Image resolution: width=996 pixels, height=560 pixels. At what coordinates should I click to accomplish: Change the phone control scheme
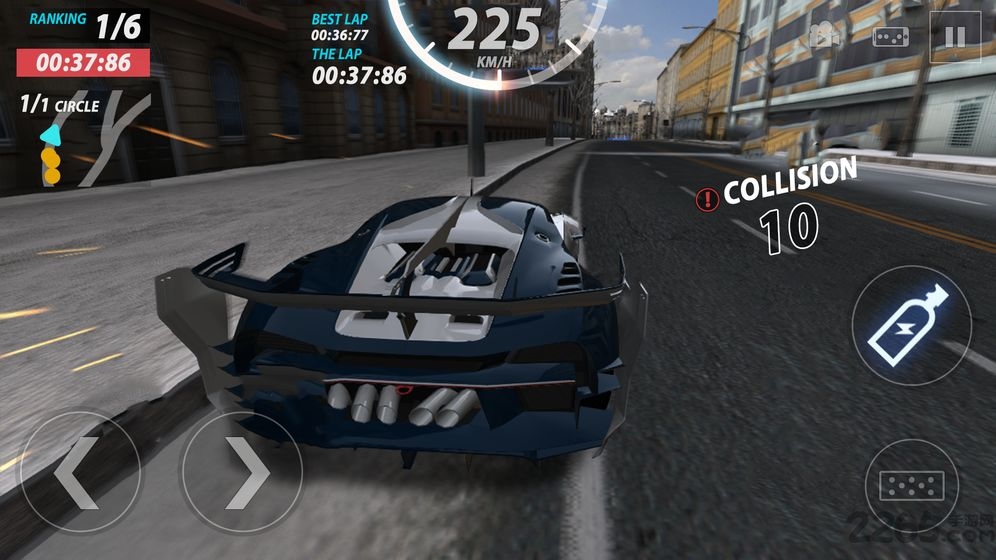click(890, 38)
